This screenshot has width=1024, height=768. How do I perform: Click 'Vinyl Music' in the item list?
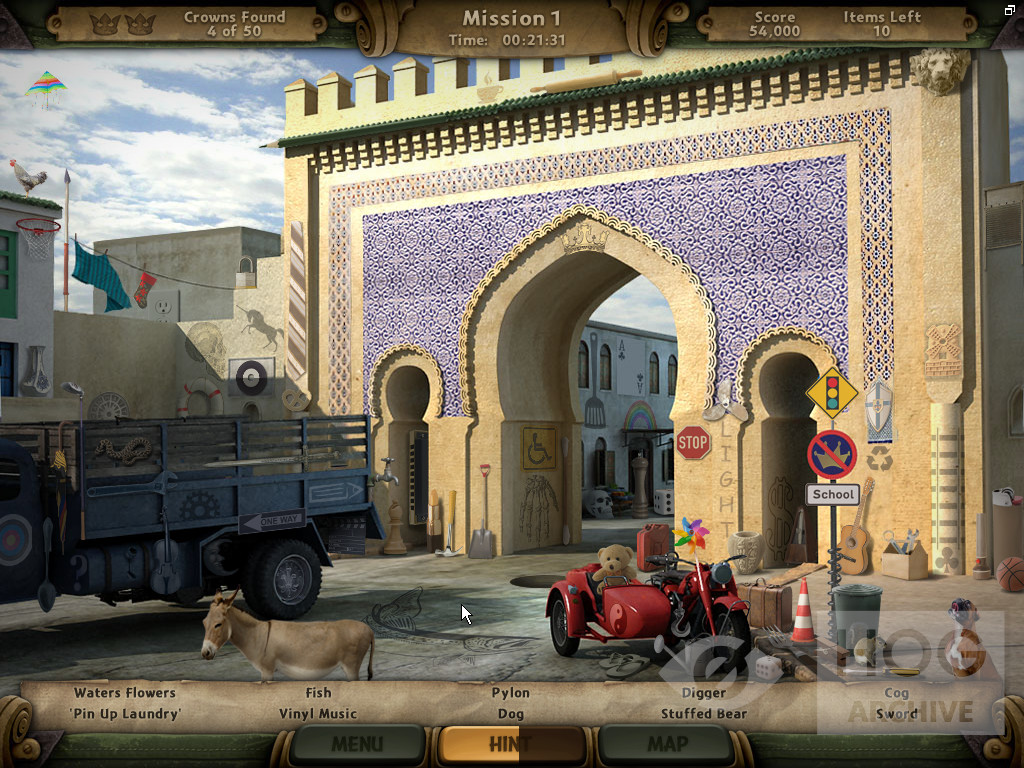click(318, 714)
